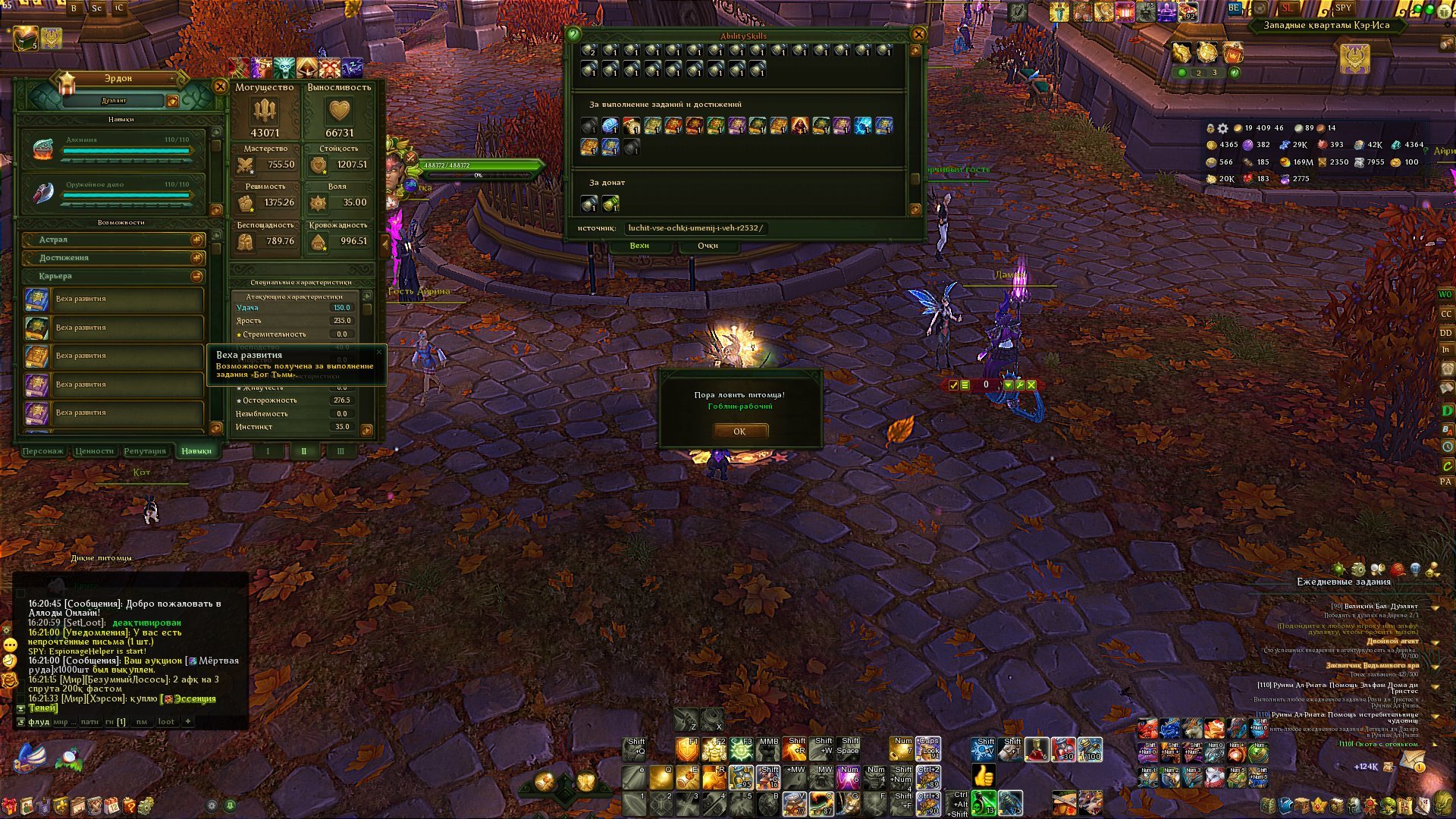Open the Вехи section in AbilitySkills

(x=639, y=246)
